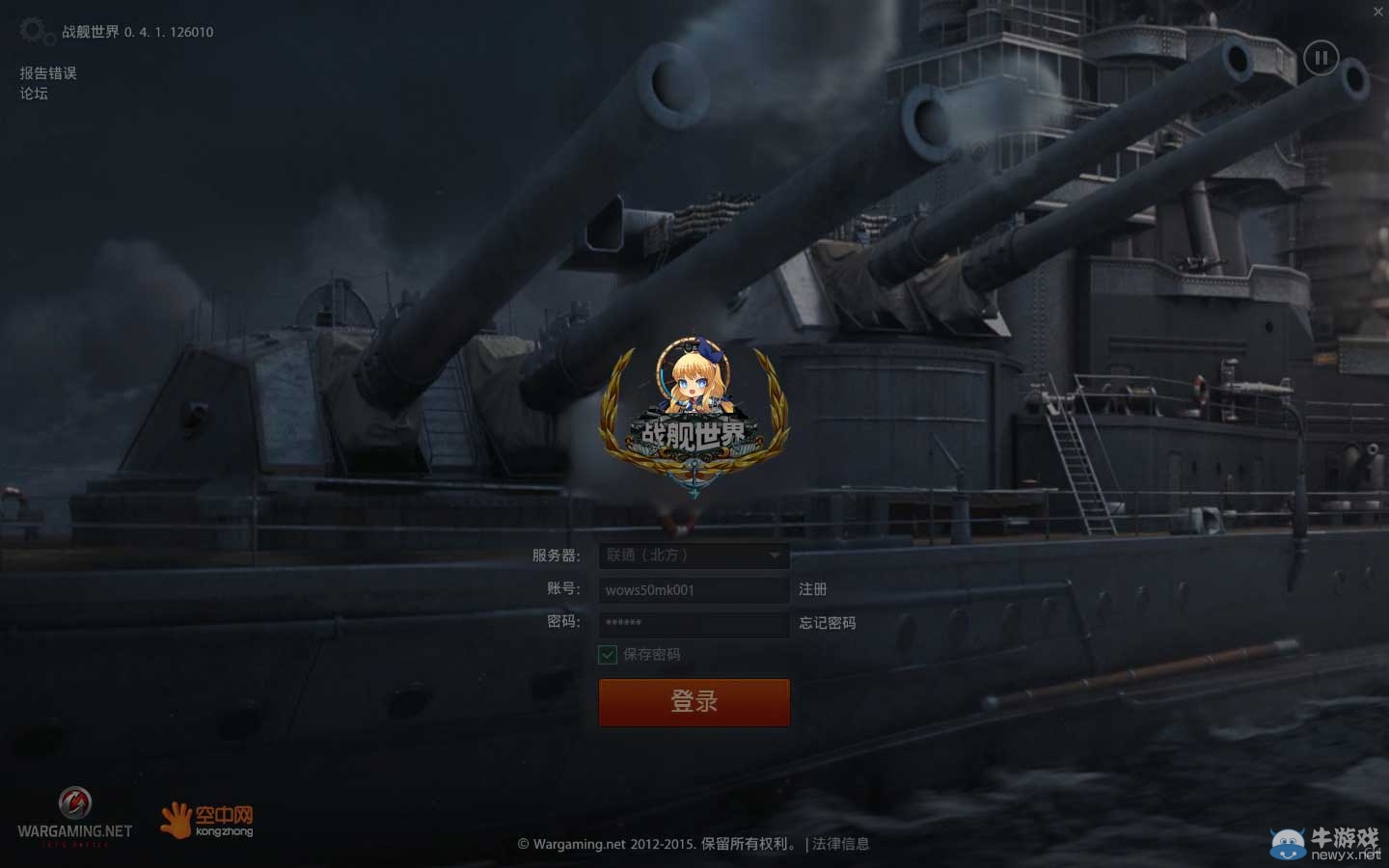The height and width of the screenshot is (868, 1389).
Task: Click the dropdown arrow on the server selector
Action: (x=775, y=556)
